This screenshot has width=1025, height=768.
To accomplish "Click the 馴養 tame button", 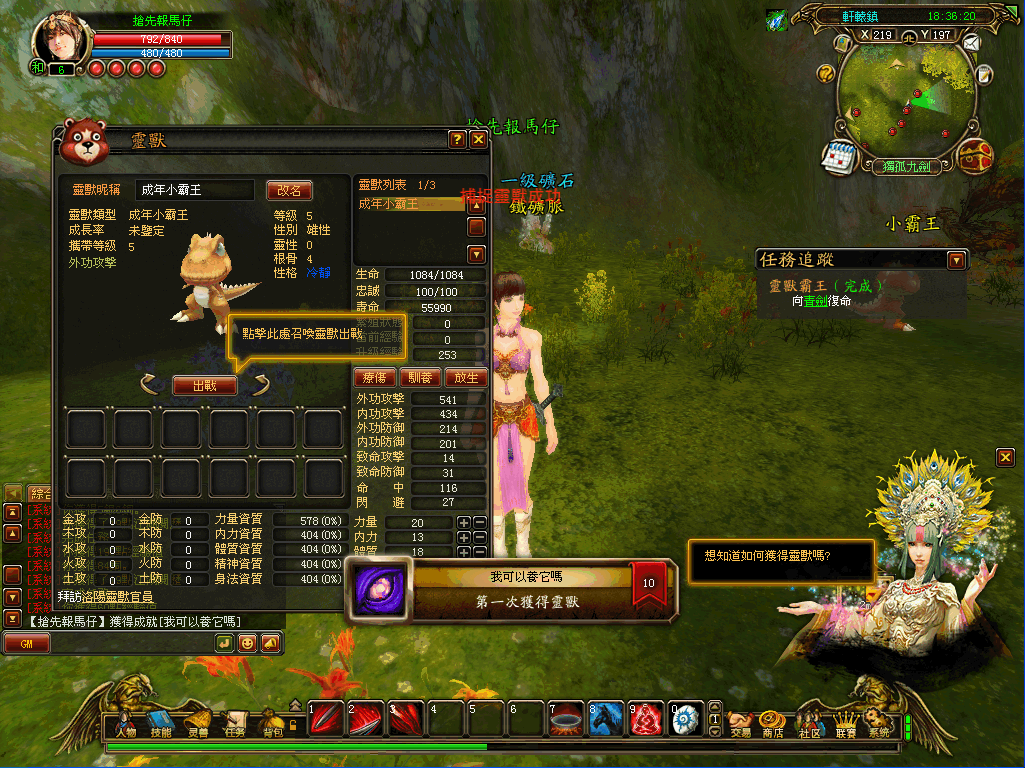I will coord(420,378).
